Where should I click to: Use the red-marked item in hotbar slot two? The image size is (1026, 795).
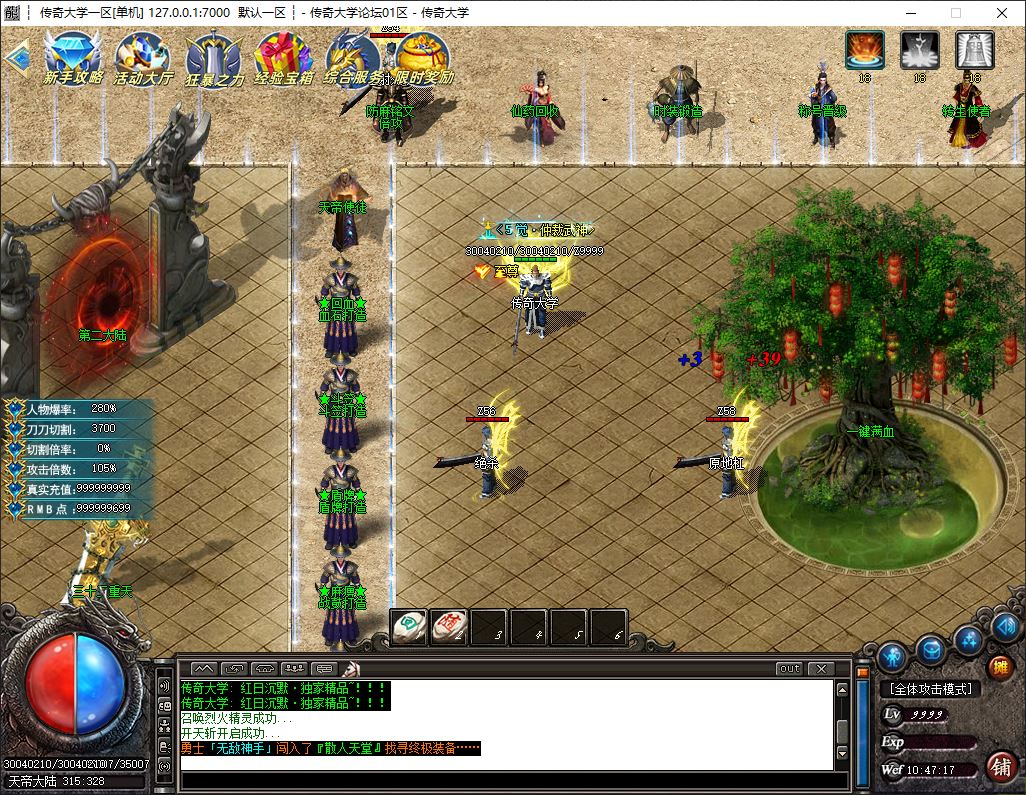pyautogui.click(x=449, y=627)
